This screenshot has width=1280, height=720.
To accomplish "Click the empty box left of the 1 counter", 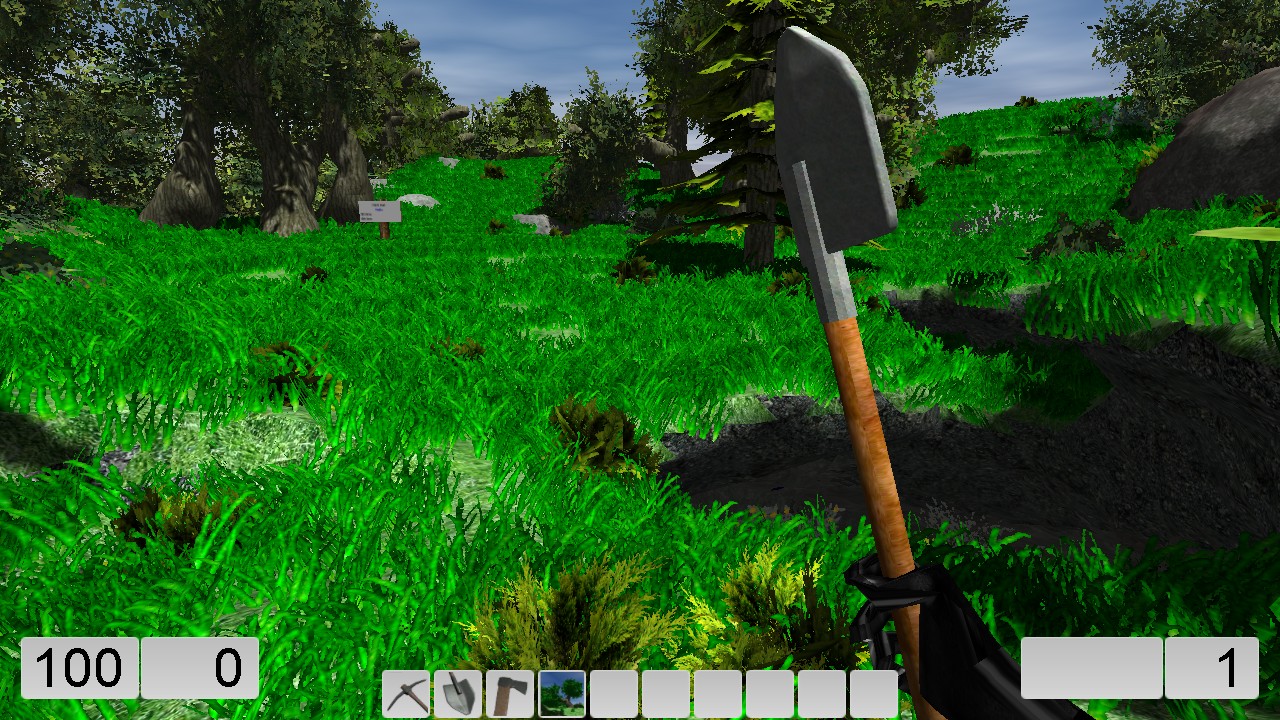I will 1090,668.
